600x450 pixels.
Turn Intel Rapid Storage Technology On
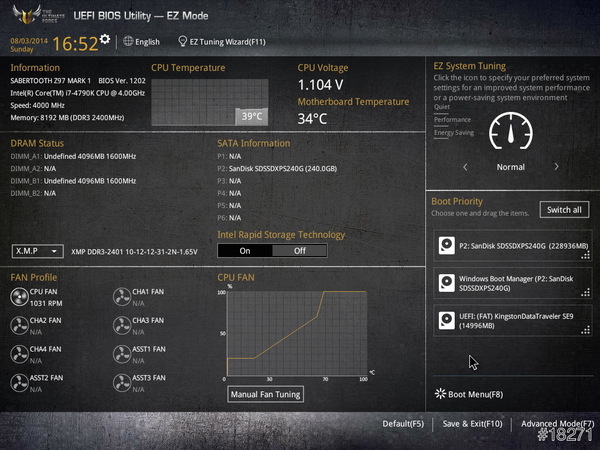[245, 250]
